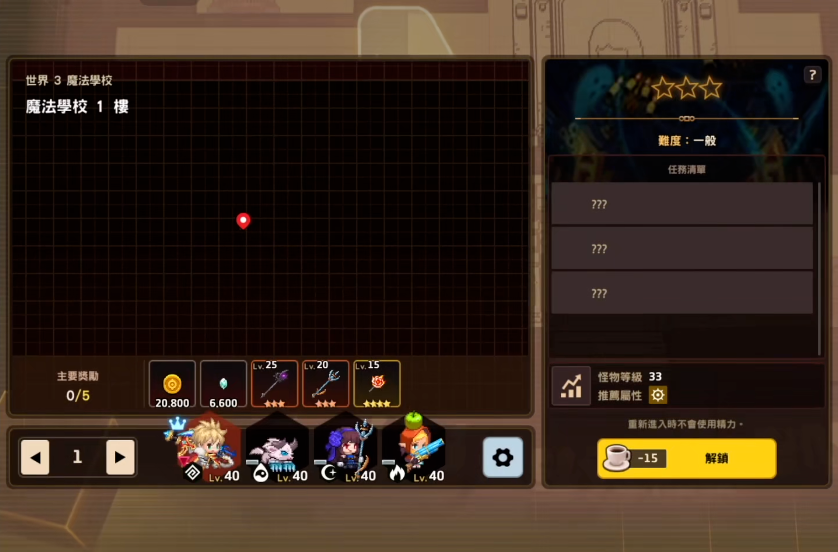View the Lv. 25 purple staff reward

pos(275,384)
